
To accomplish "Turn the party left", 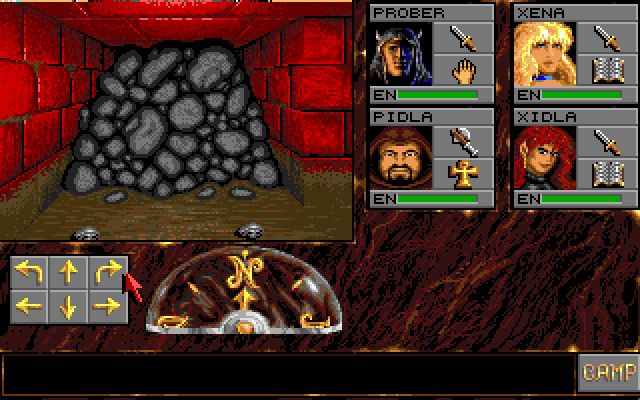I will click(30, 272).
